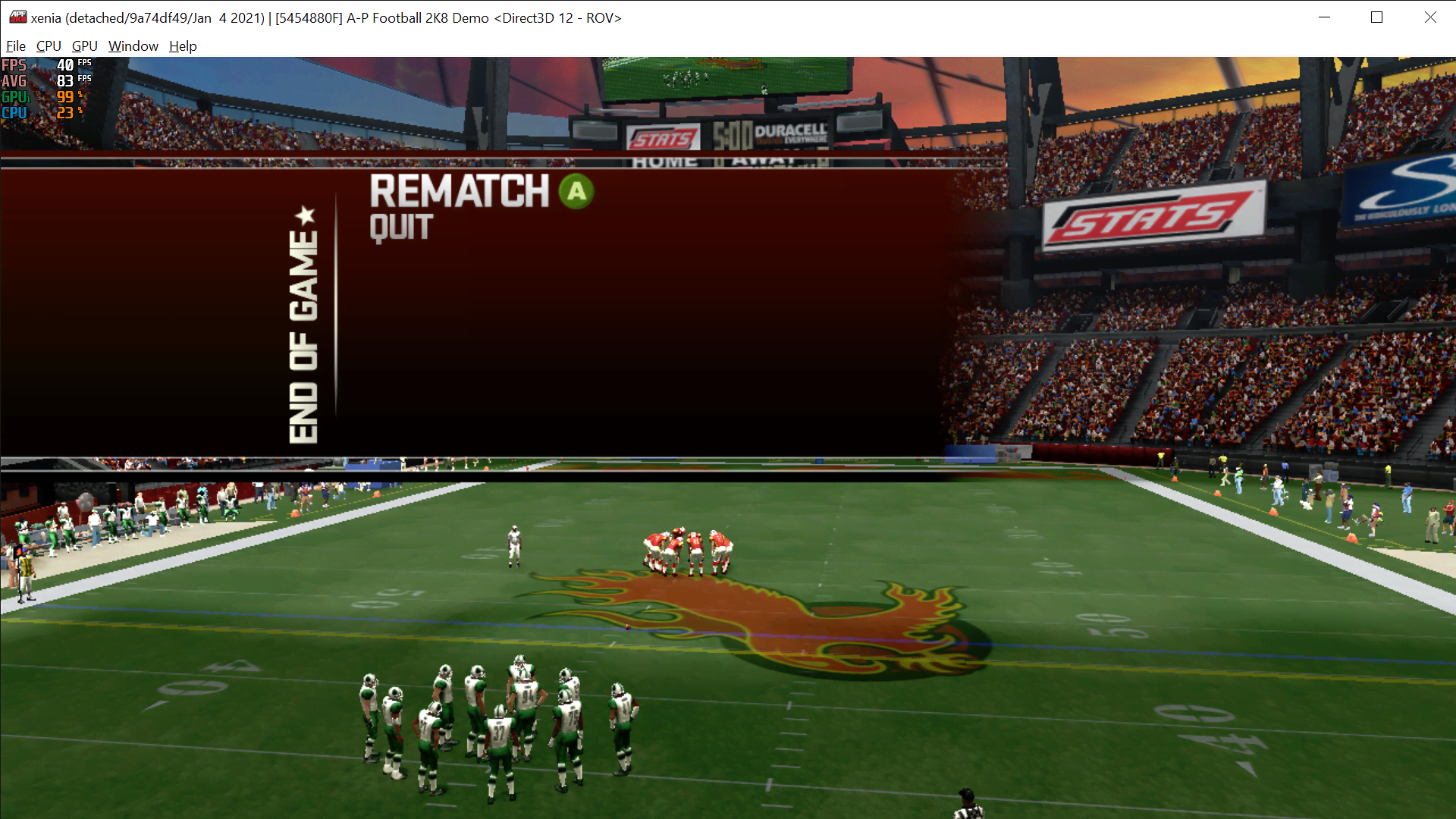This screenshot has width=1456, height=819.
Task: Open the CPU menu
Action: click(x=48, y=46)
